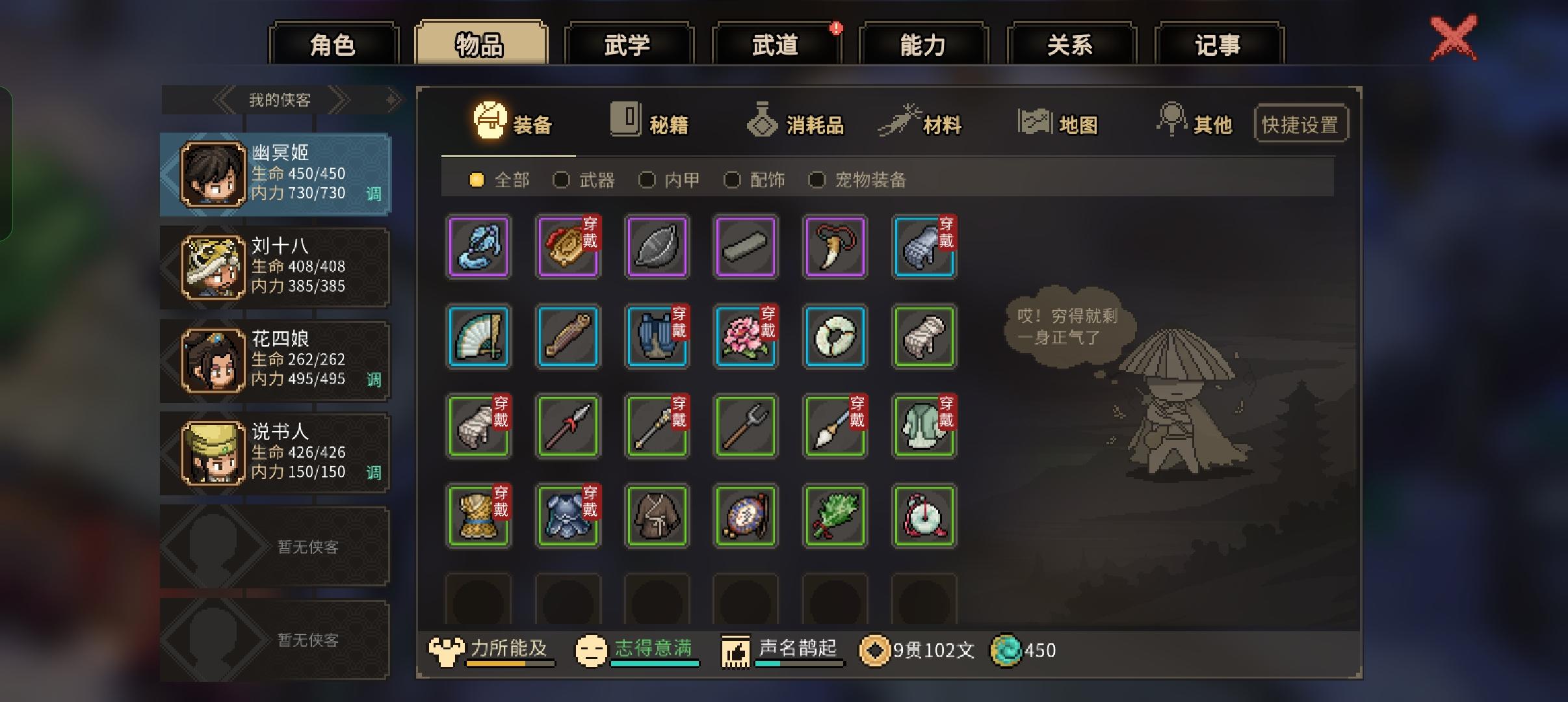Open the 材料 materials category icon

900,120
